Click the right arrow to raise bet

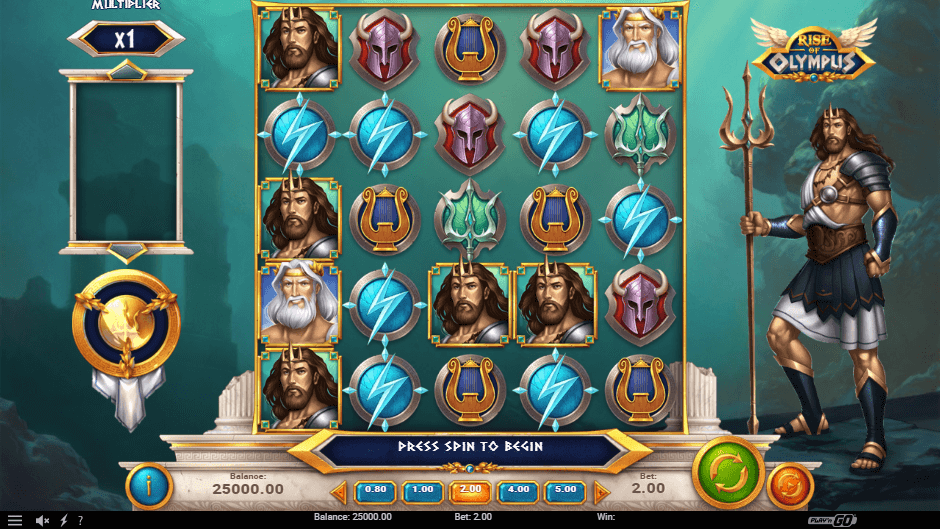click(601, 492)
